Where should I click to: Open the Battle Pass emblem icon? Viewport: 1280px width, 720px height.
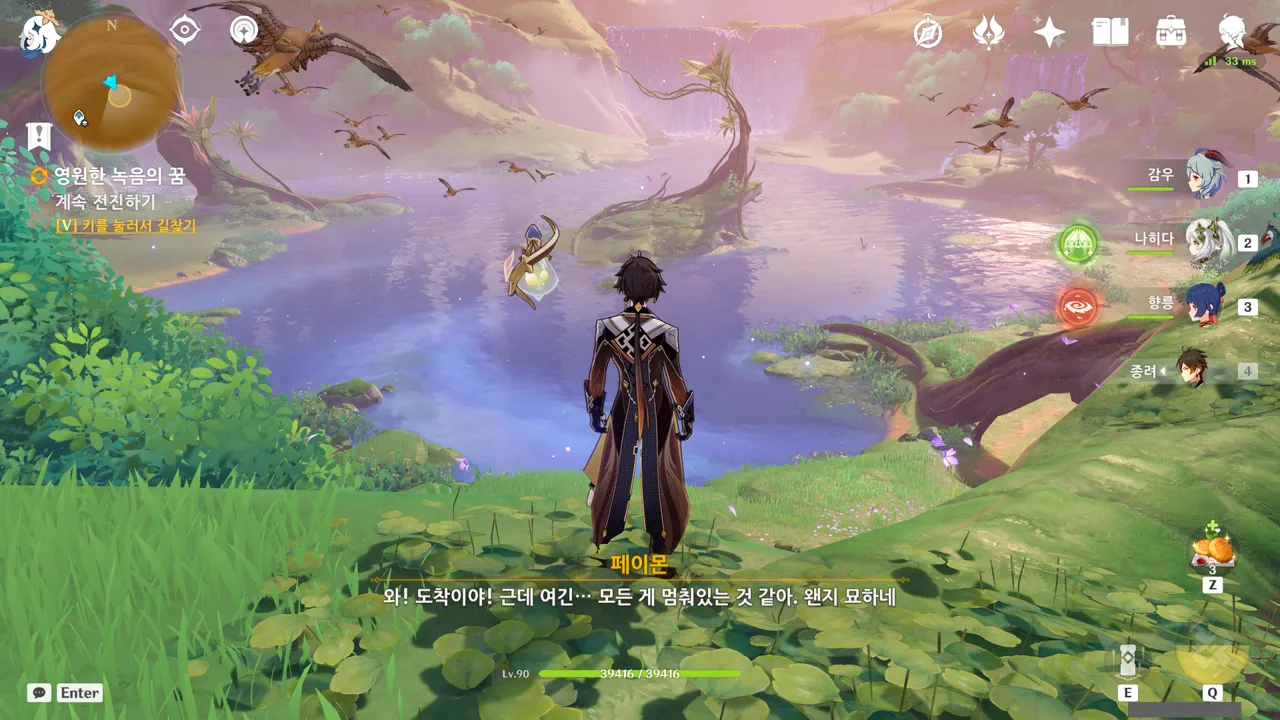tap(989, 33)
